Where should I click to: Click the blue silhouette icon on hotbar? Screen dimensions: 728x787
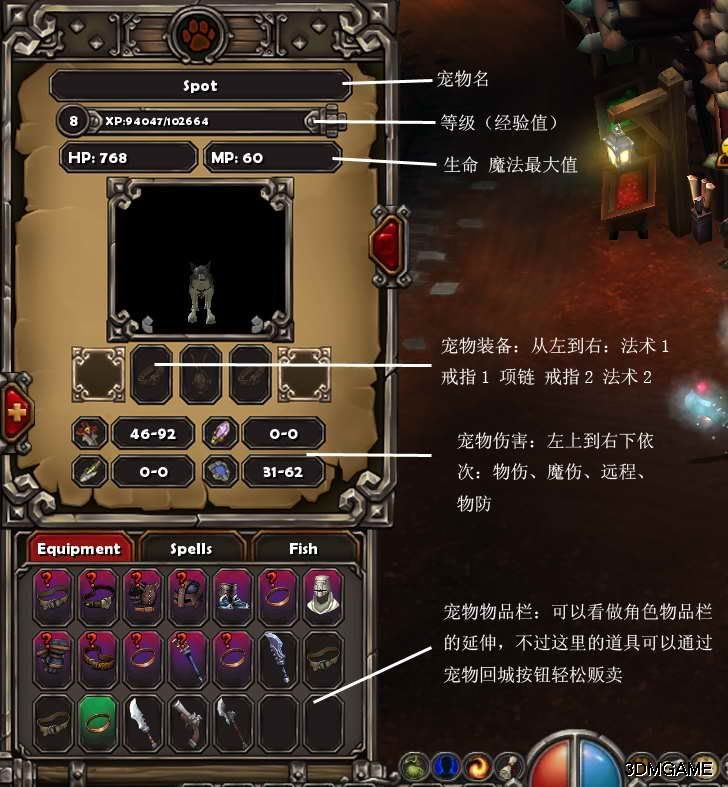click(447, 768)
